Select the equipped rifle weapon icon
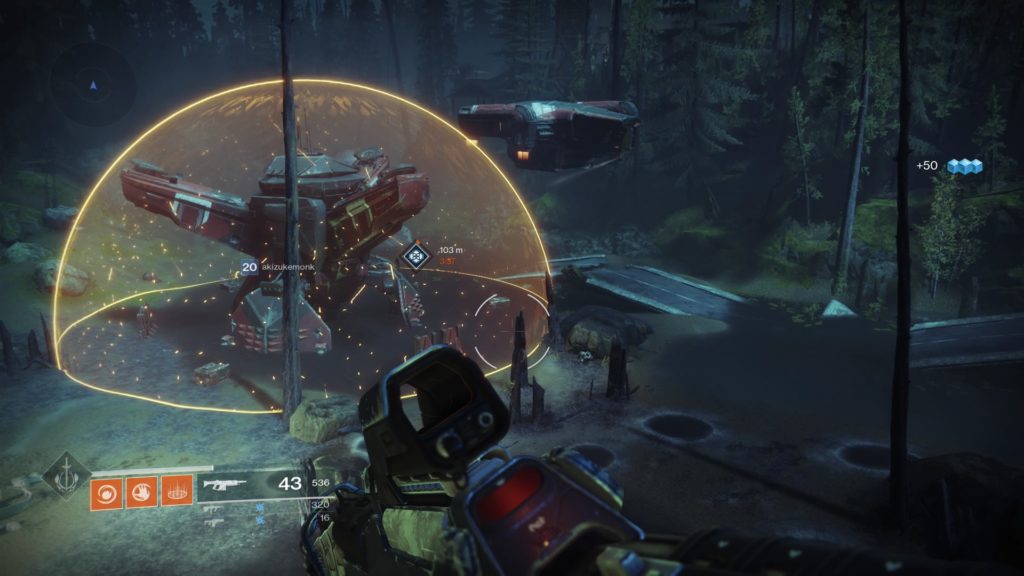 tap(226, 485)
